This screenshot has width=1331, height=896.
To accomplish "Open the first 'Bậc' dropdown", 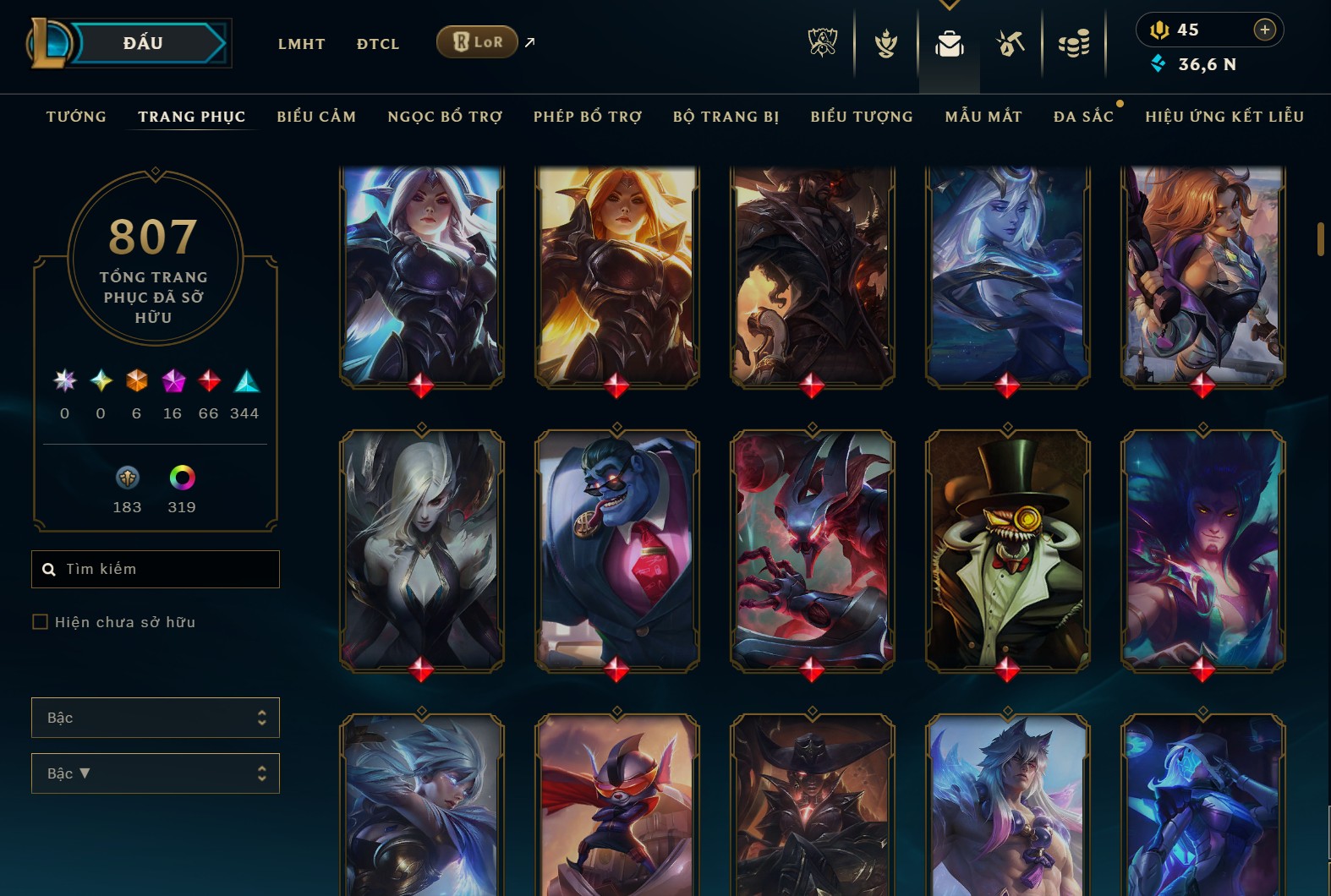I will (x=156, y=717).
